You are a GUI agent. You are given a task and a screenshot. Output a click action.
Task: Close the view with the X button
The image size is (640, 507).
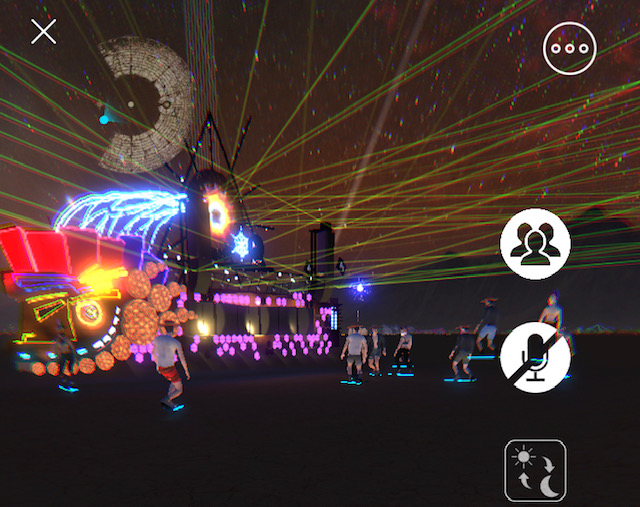(43, 32)
